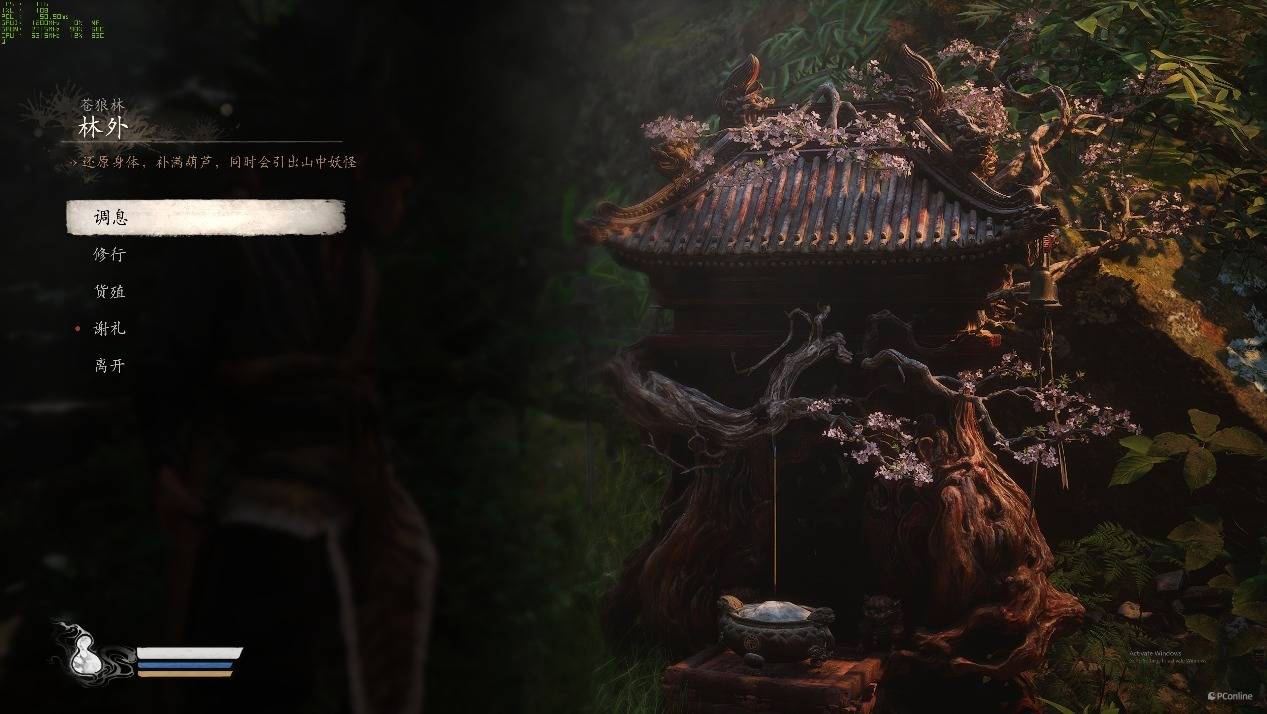Choose 离开 to leave the shrine

tap(110, 365)
